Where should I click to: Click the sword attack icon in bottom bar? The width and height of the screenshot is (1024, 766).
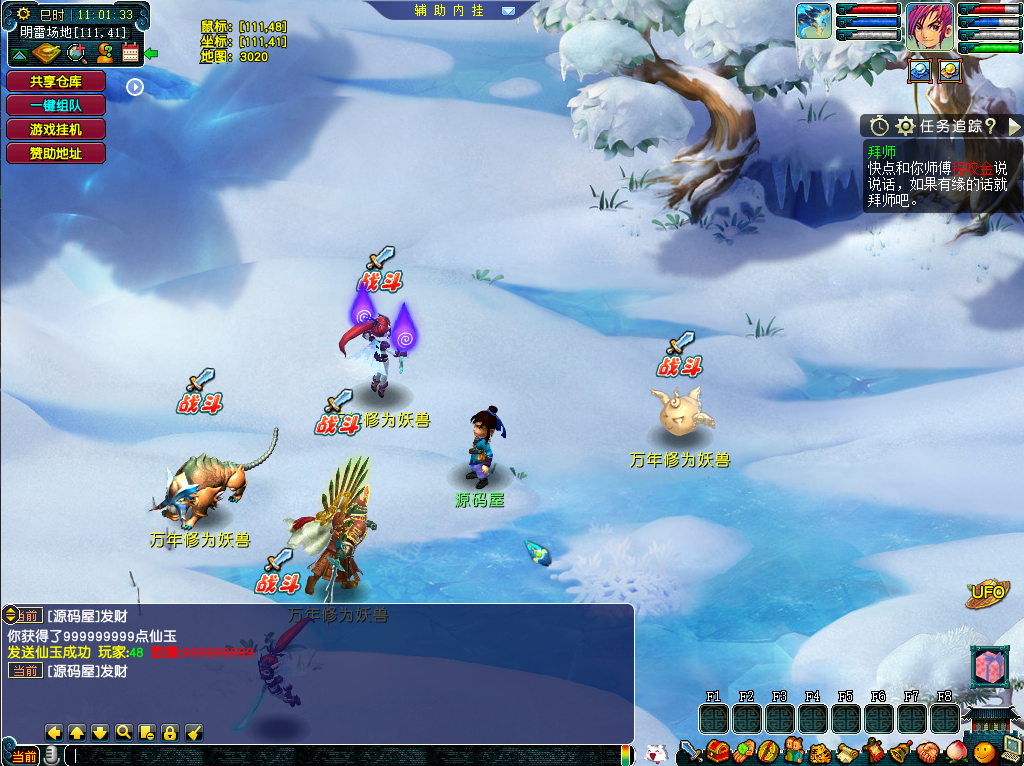pos(690,751)
